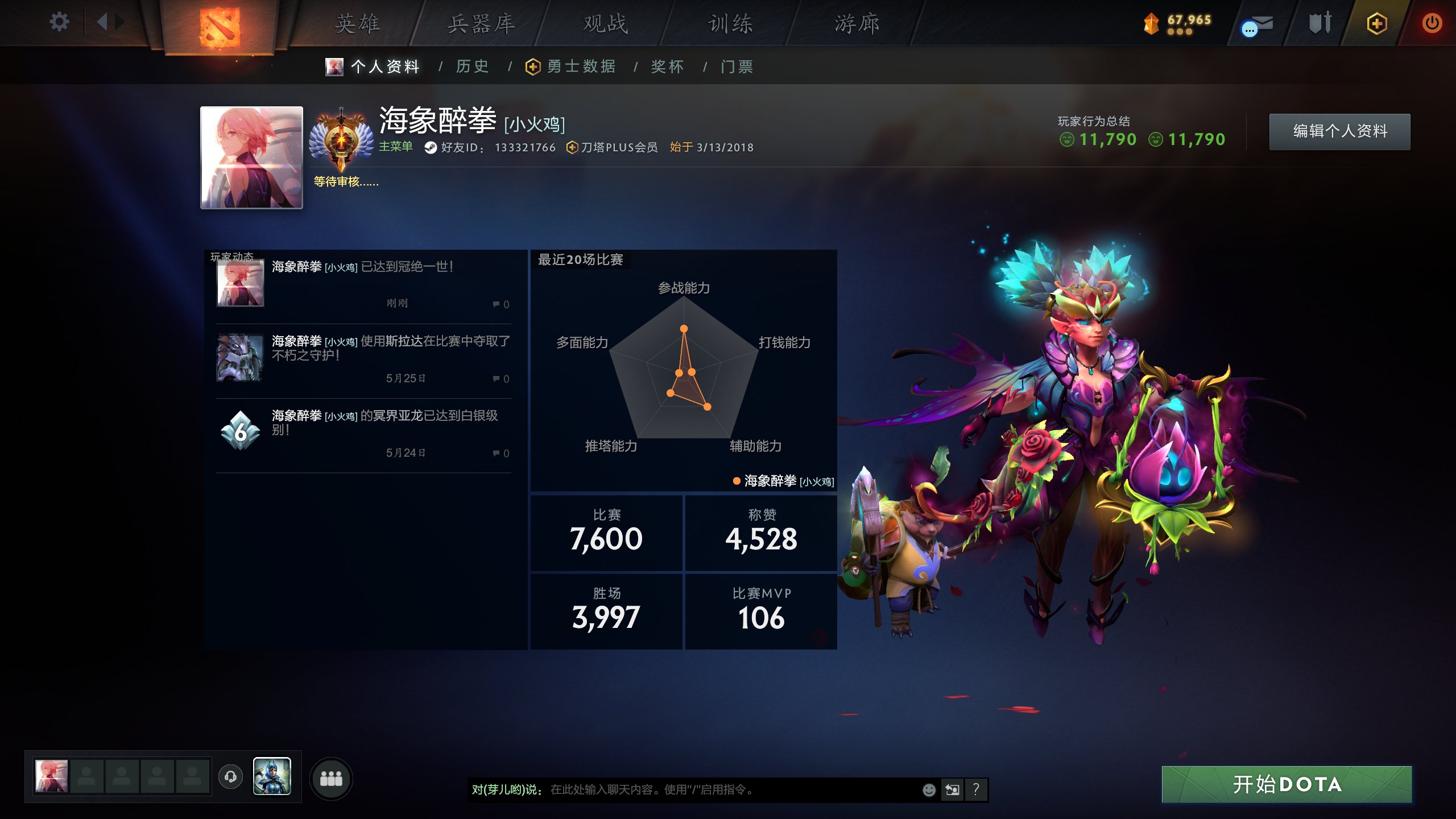The image size is (1456, 819).
Task: Open the party group icon button
Action: click(x=331, y=778)
